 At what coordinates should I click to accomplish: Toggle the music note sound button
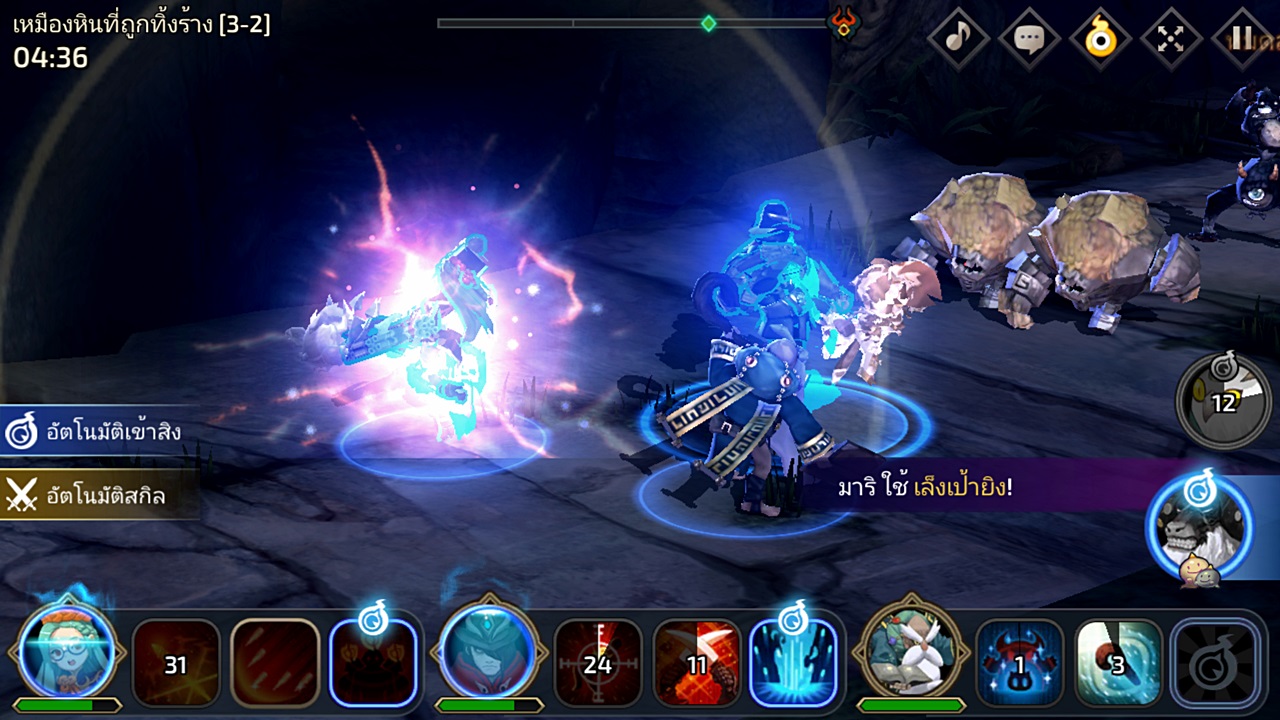point(958,39)
